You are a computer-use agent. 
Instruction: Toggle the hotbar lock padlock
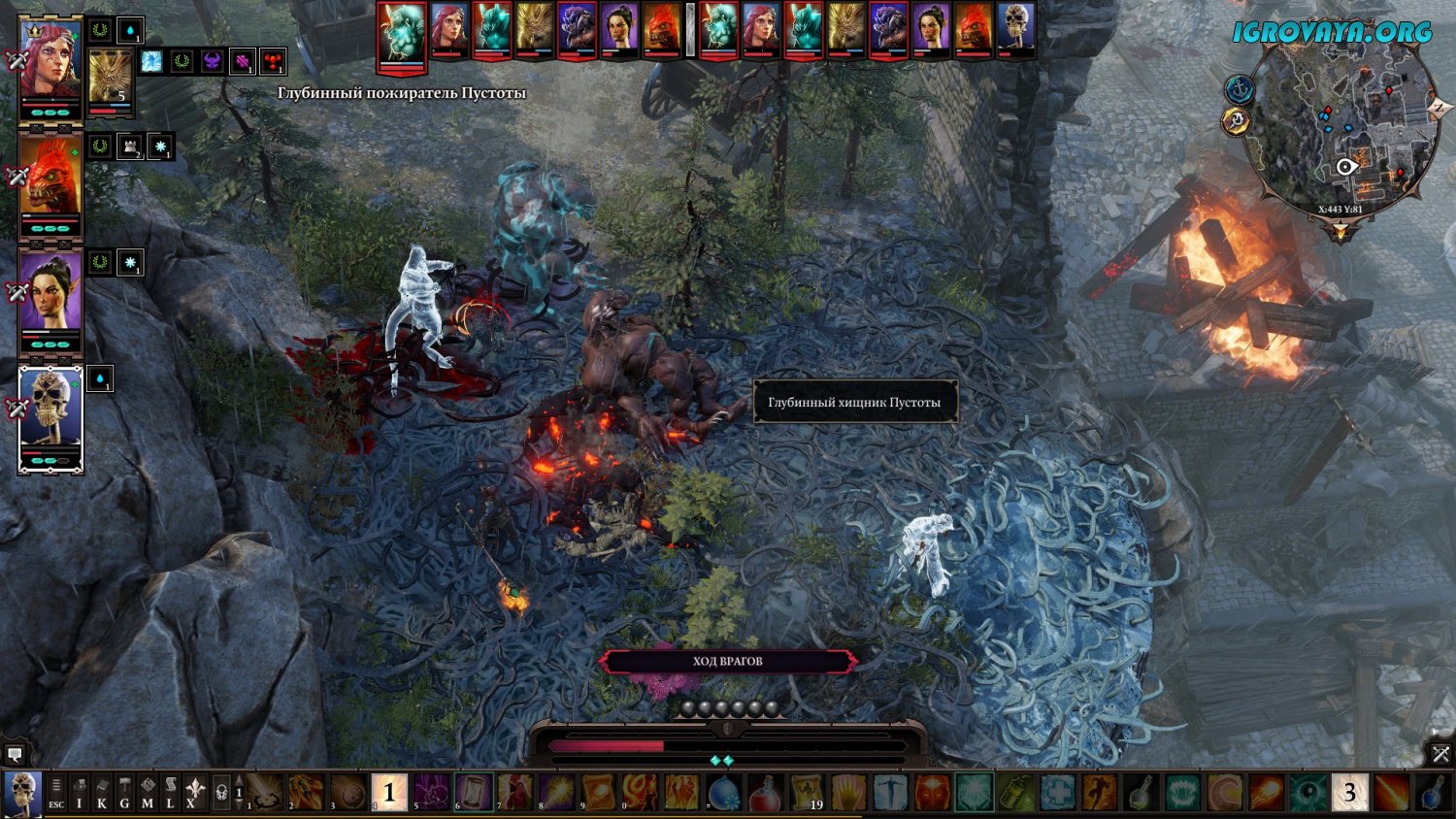[221, 794]
